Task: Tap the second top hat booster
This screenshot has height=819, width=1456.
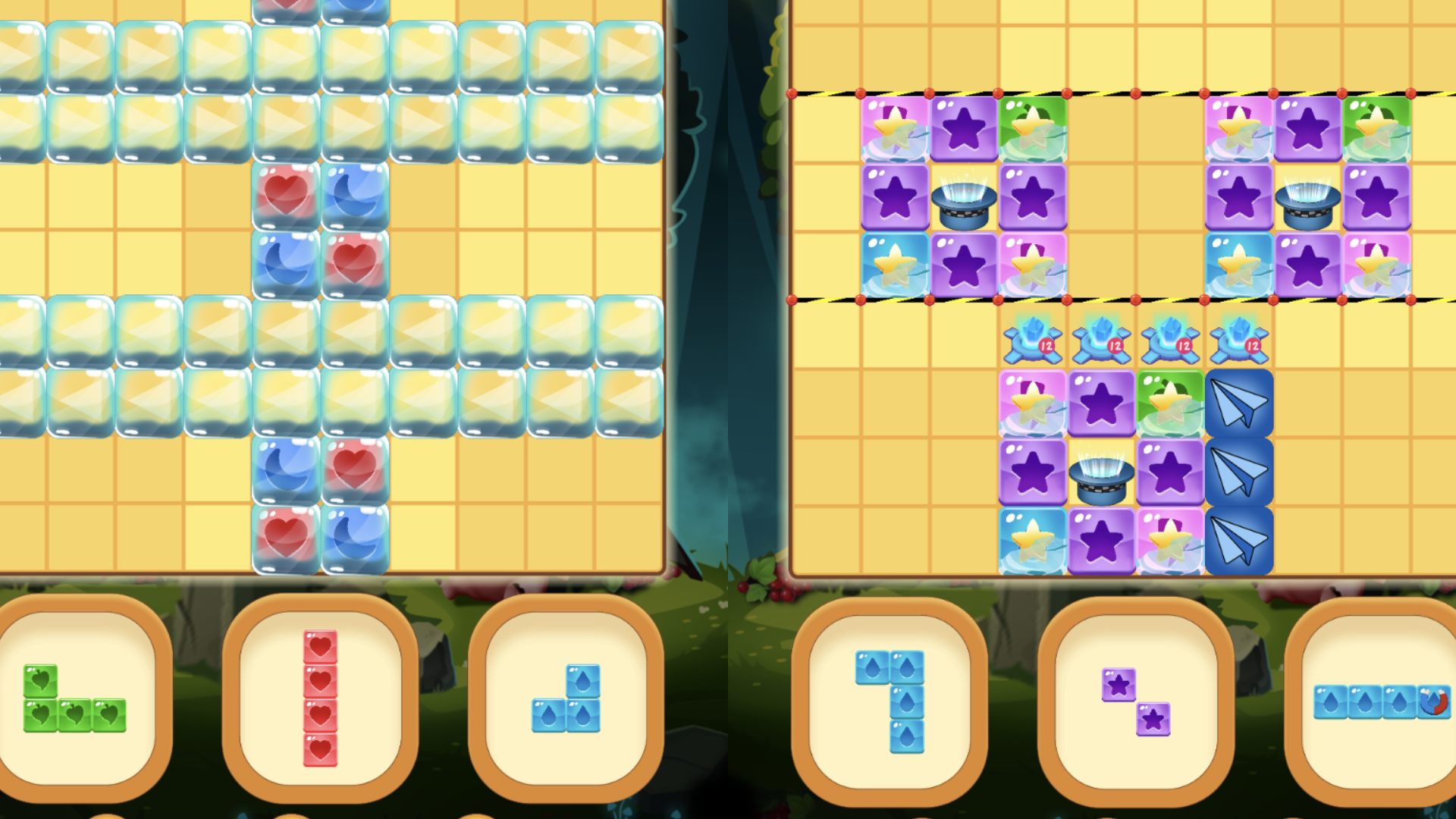Action: pyautogui.click(x=1308, y=199)
